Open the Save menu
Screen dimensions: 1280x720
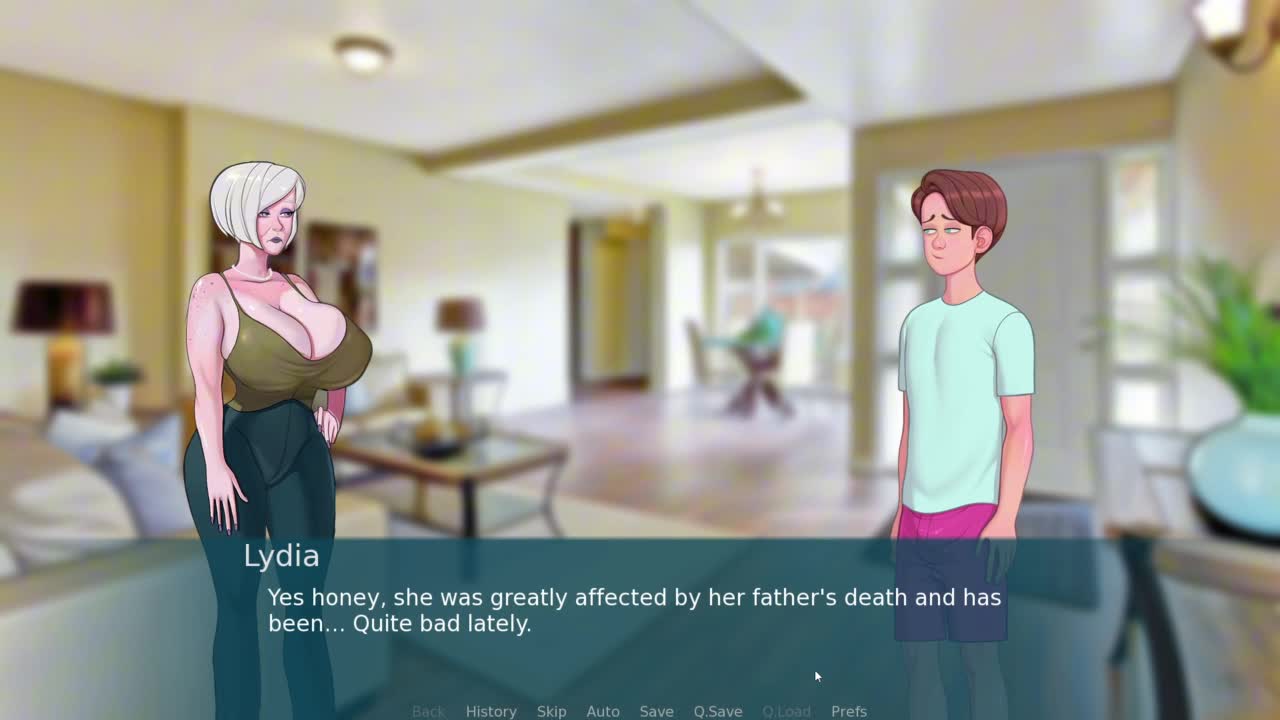click(656, 711)
